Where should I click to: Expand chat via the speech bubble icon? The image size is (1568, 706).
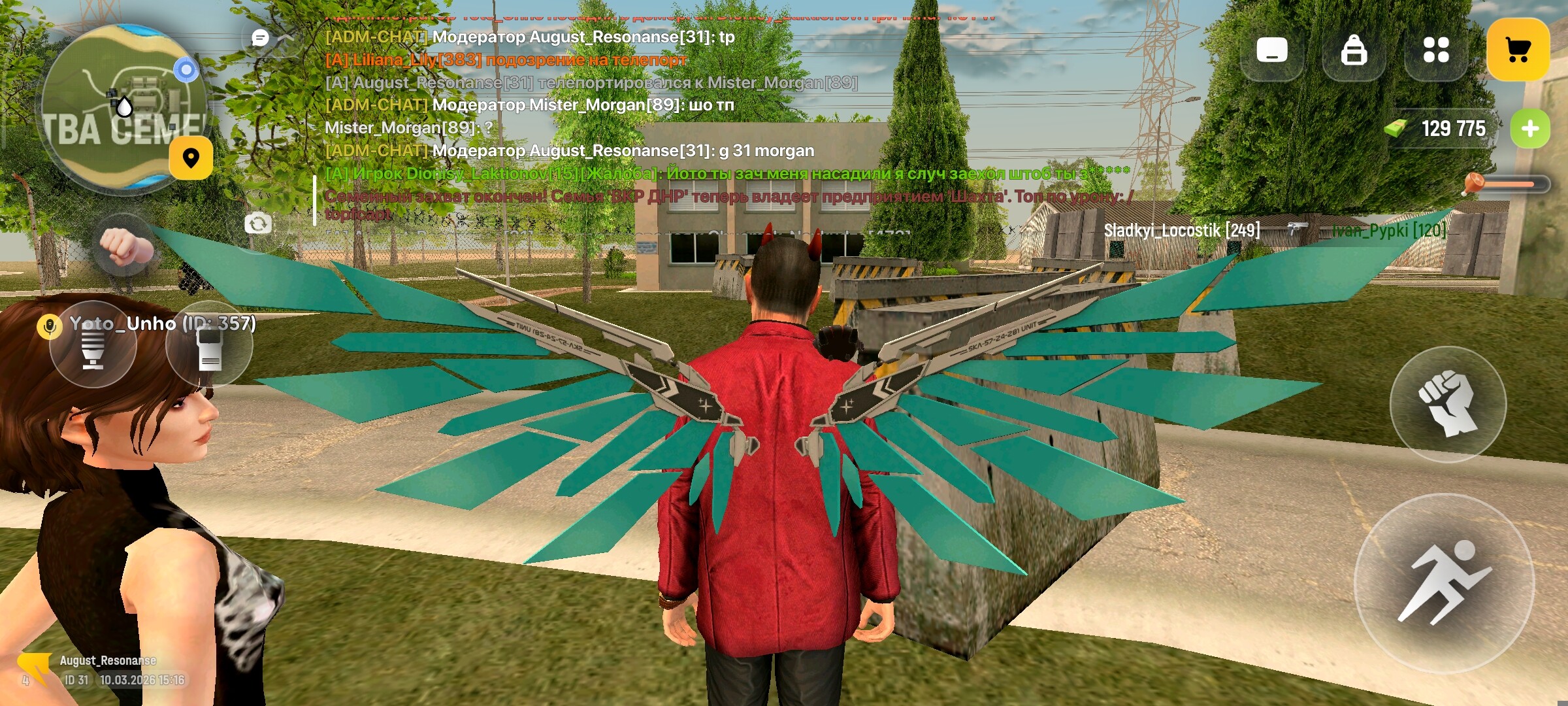pyautogui.click(x=259, y=37)
